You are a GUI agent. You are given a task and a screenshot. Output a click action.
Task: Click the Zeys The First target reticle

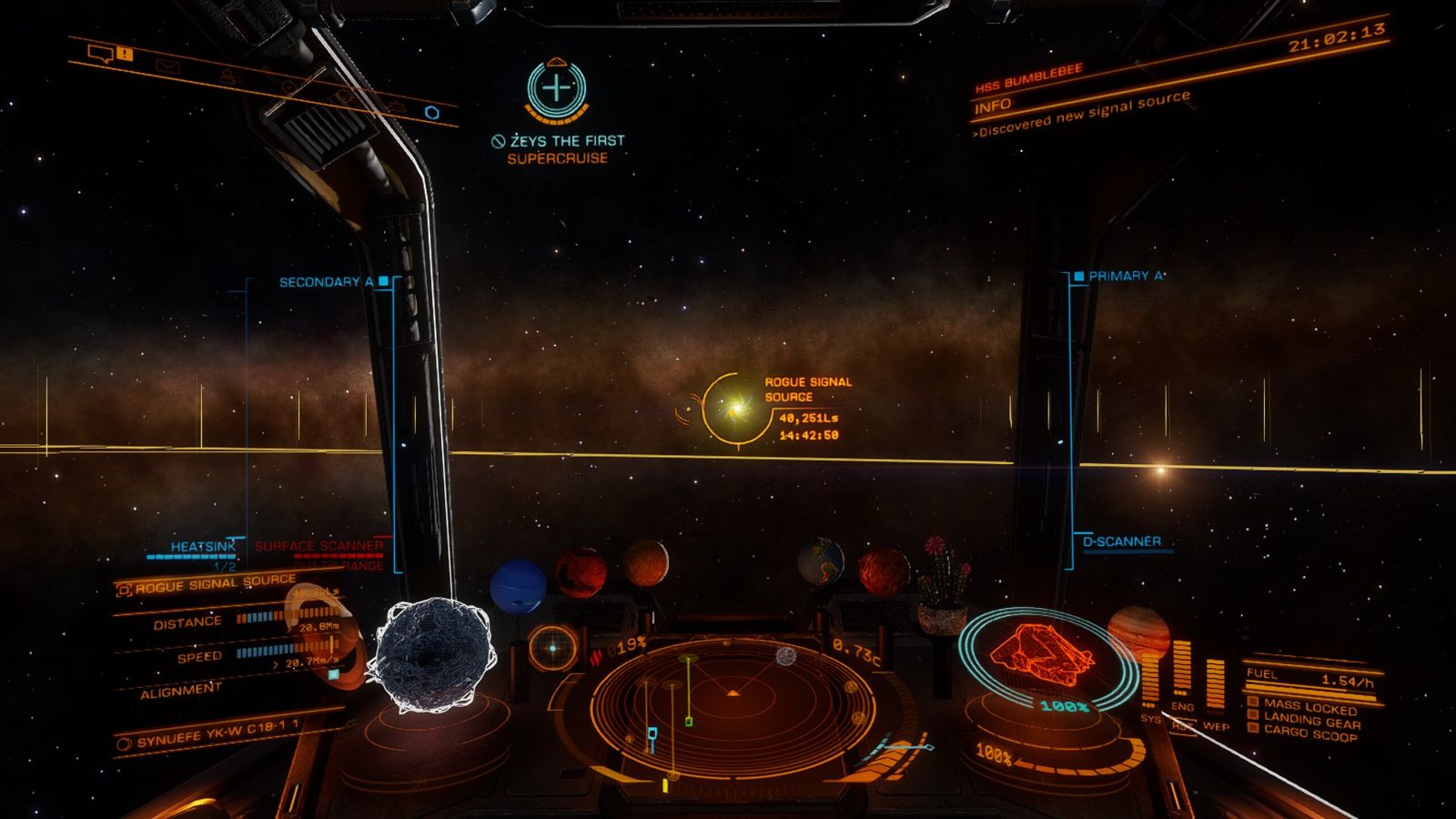click(557, 88)
